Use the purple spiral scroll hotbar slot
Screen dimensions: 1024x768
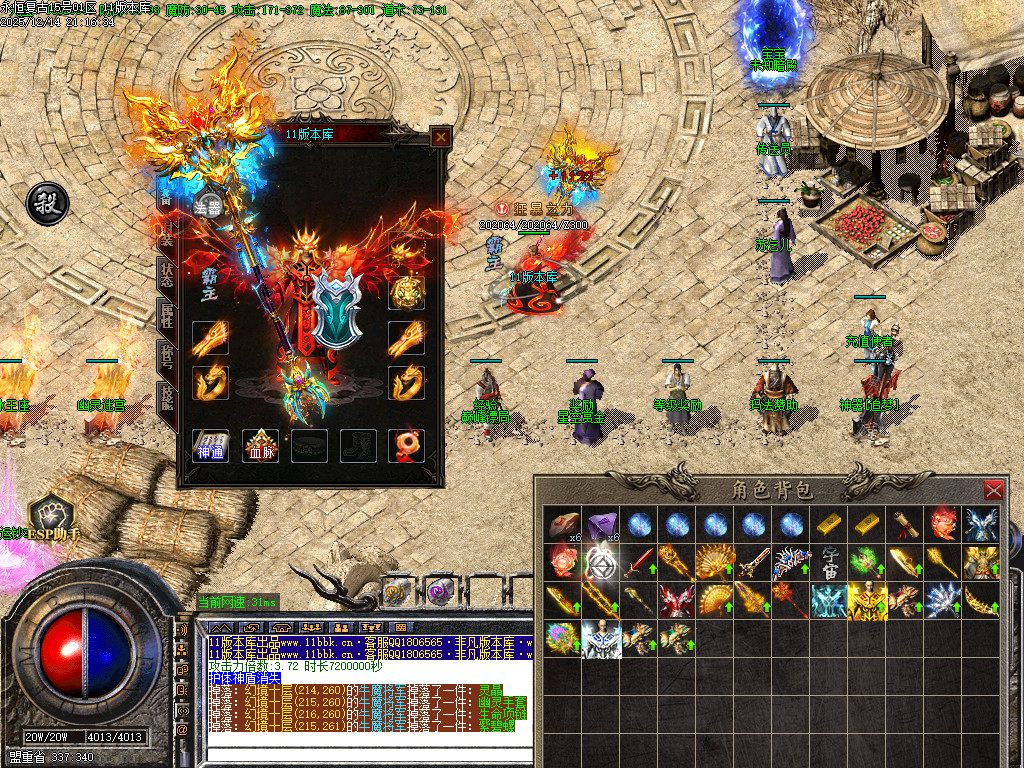click(x=439, y=592)
